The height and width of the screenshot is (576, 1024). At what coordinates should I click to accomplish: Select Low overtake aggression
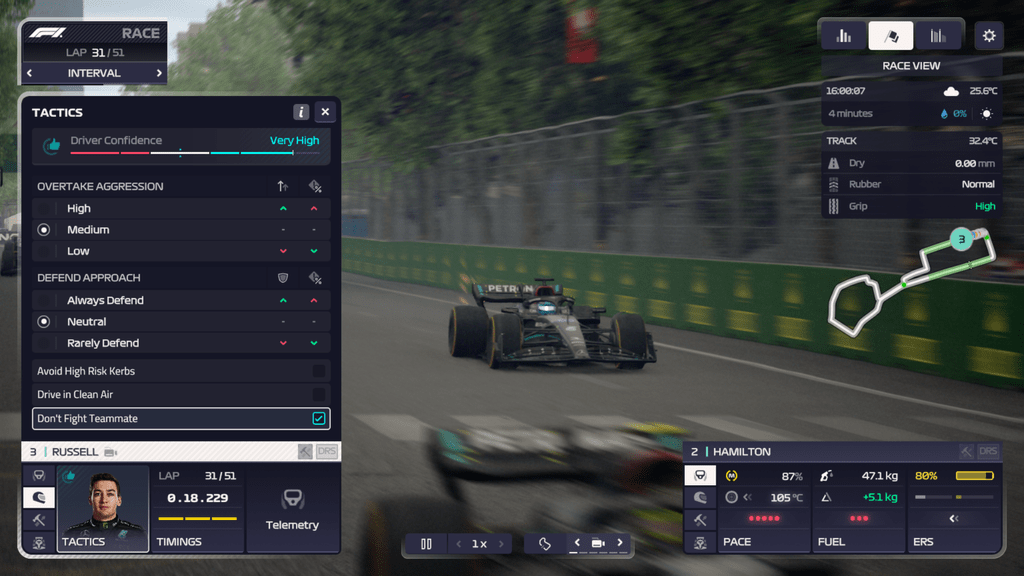pyautogui.click(x=44, y=251)
